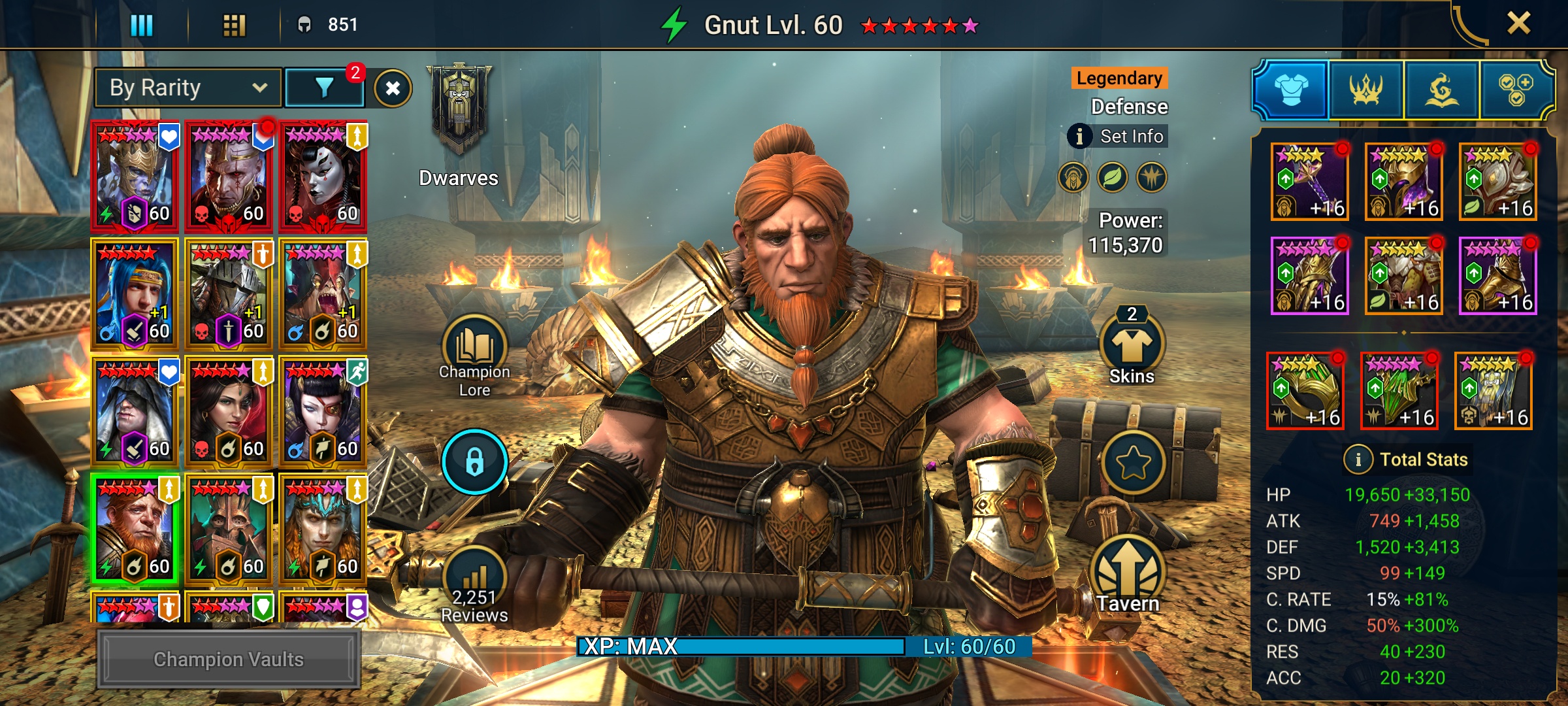Switch to the three-column list view
The height and width of the screenshot is (706, 1568).
click(141, 25)
